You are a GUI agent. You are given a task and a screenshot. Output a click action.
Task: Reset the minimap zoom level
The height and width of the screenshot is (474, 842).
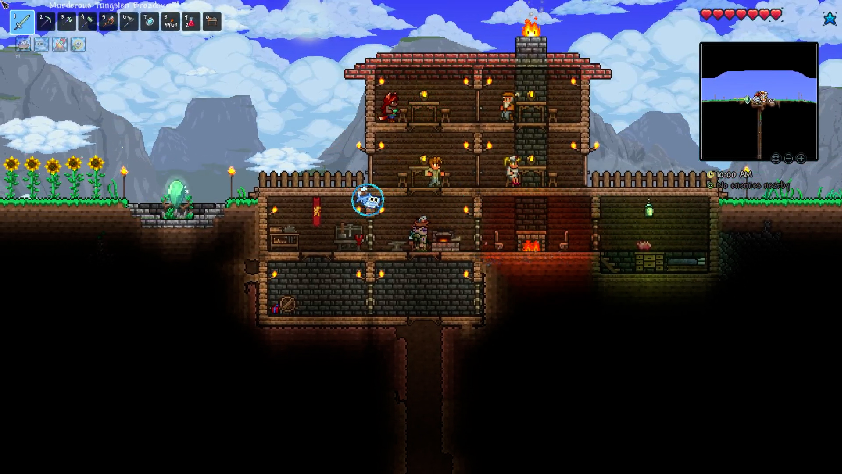pyautogui.click(x=776, y=158)
